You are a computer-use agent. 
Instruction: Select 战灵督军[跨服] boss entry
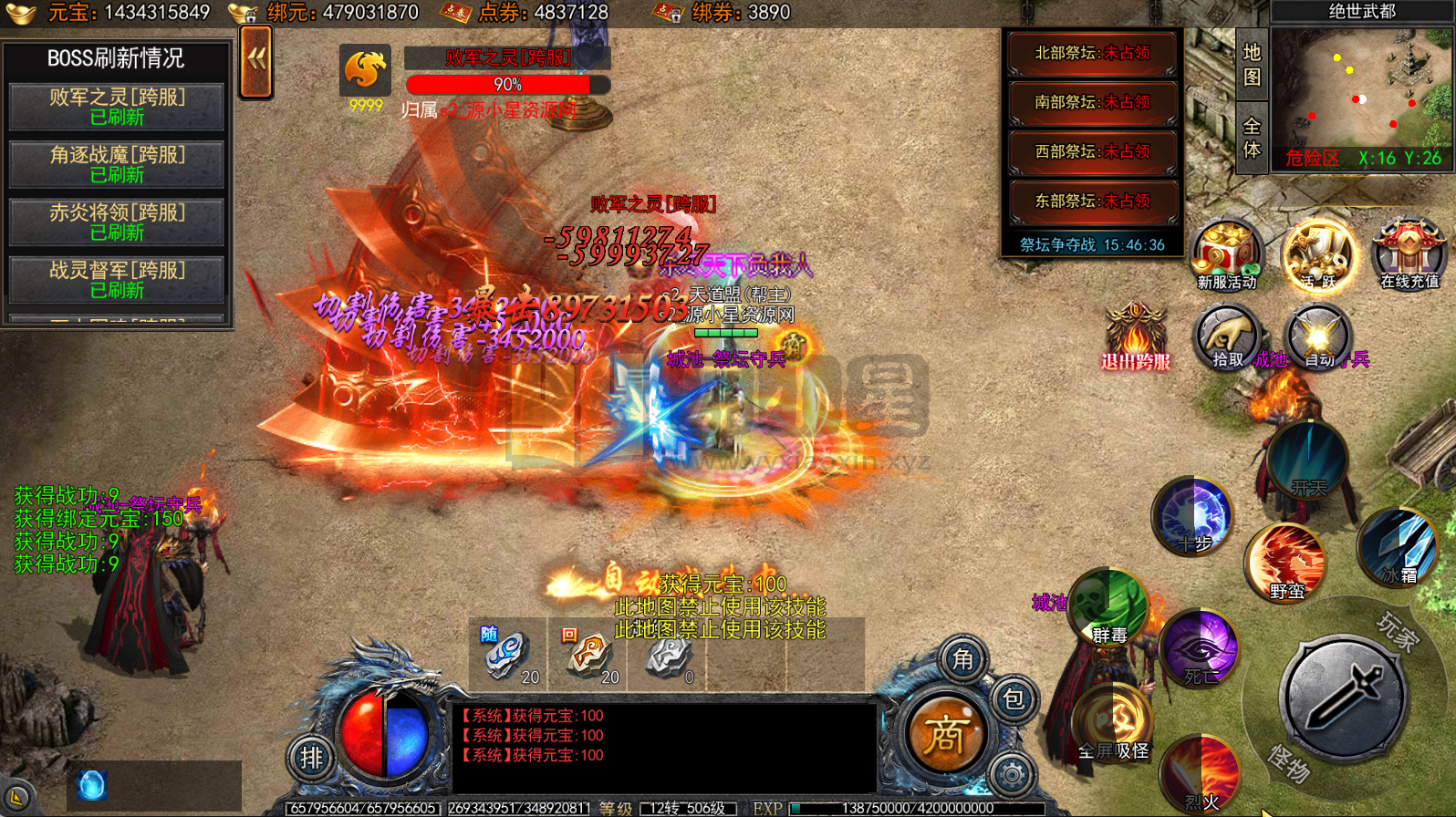pos(117,280)
